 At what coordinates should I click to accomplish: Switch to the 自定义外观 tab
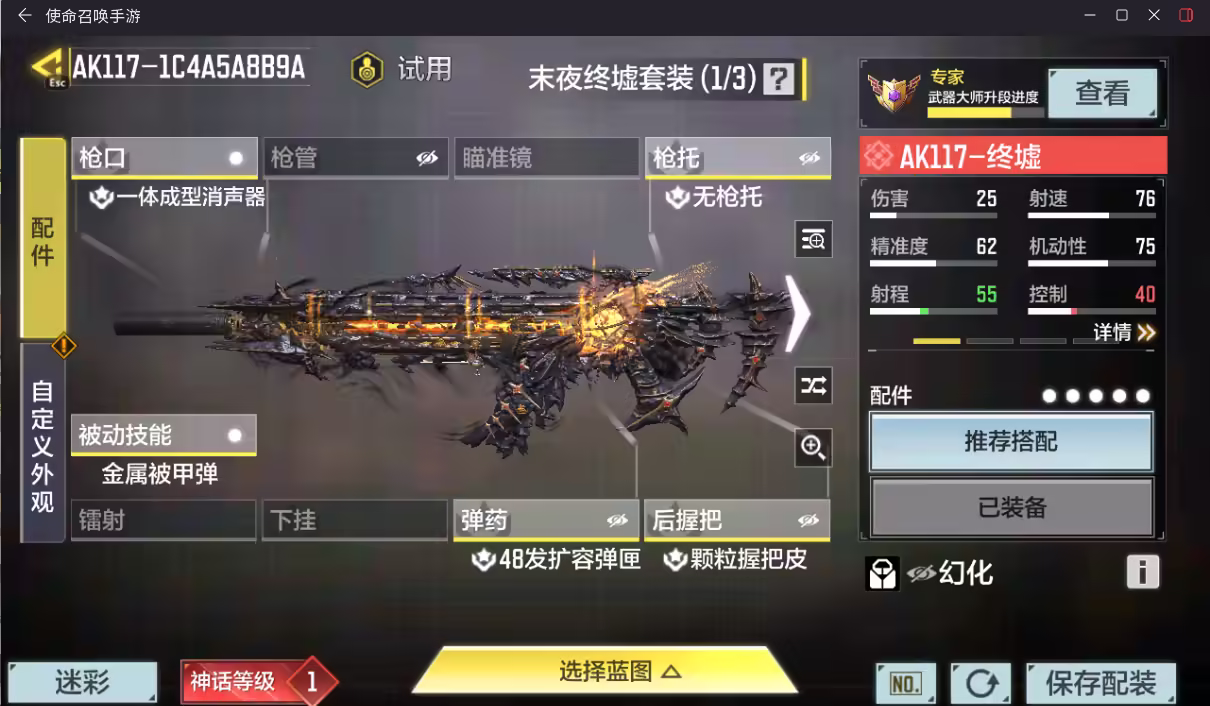click(x=42, y=446)
